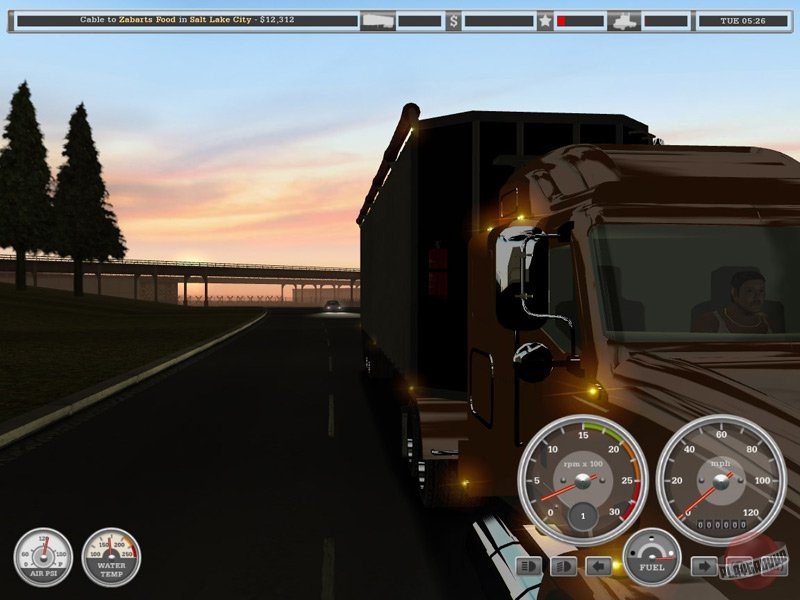The image size is (800, 600).
Task: Open the dollar sign money panel
Action: coord(453,20)
